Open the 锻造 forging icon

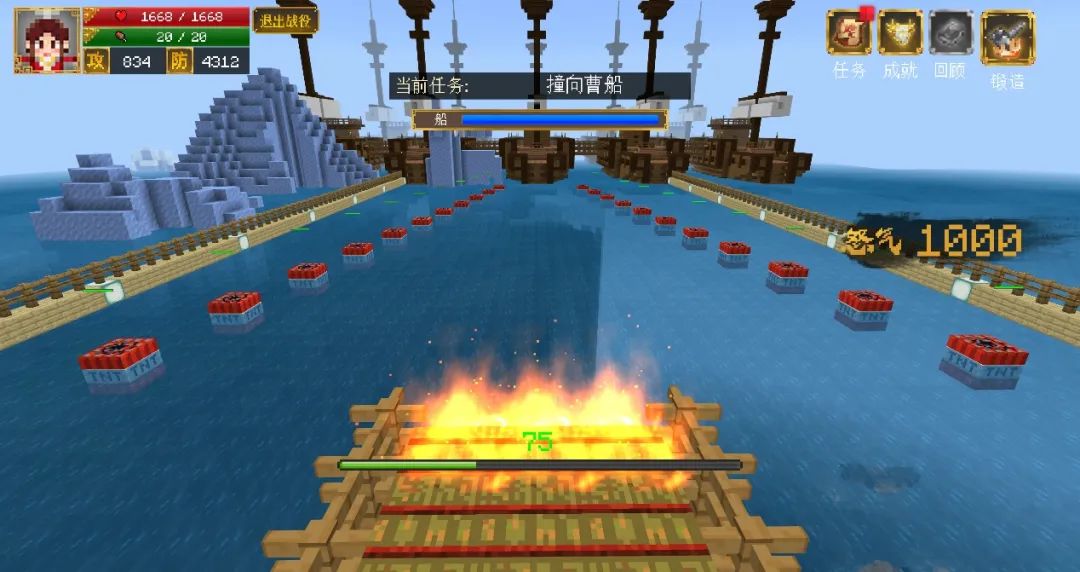click(x=1007, y=38)
